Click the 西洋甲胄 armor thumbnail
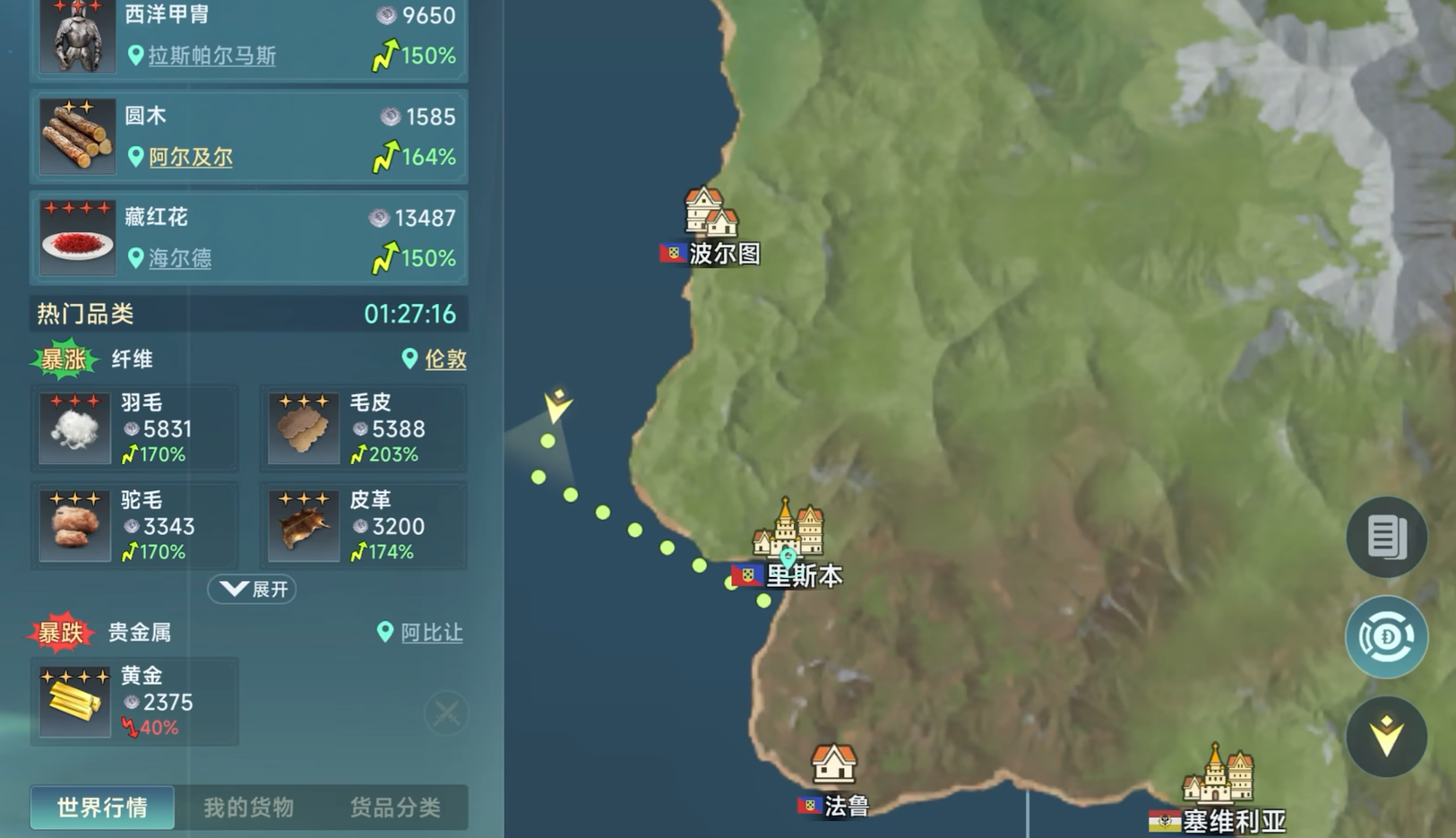The width and height of the screenshot is (1456, 838). (75, 36)
